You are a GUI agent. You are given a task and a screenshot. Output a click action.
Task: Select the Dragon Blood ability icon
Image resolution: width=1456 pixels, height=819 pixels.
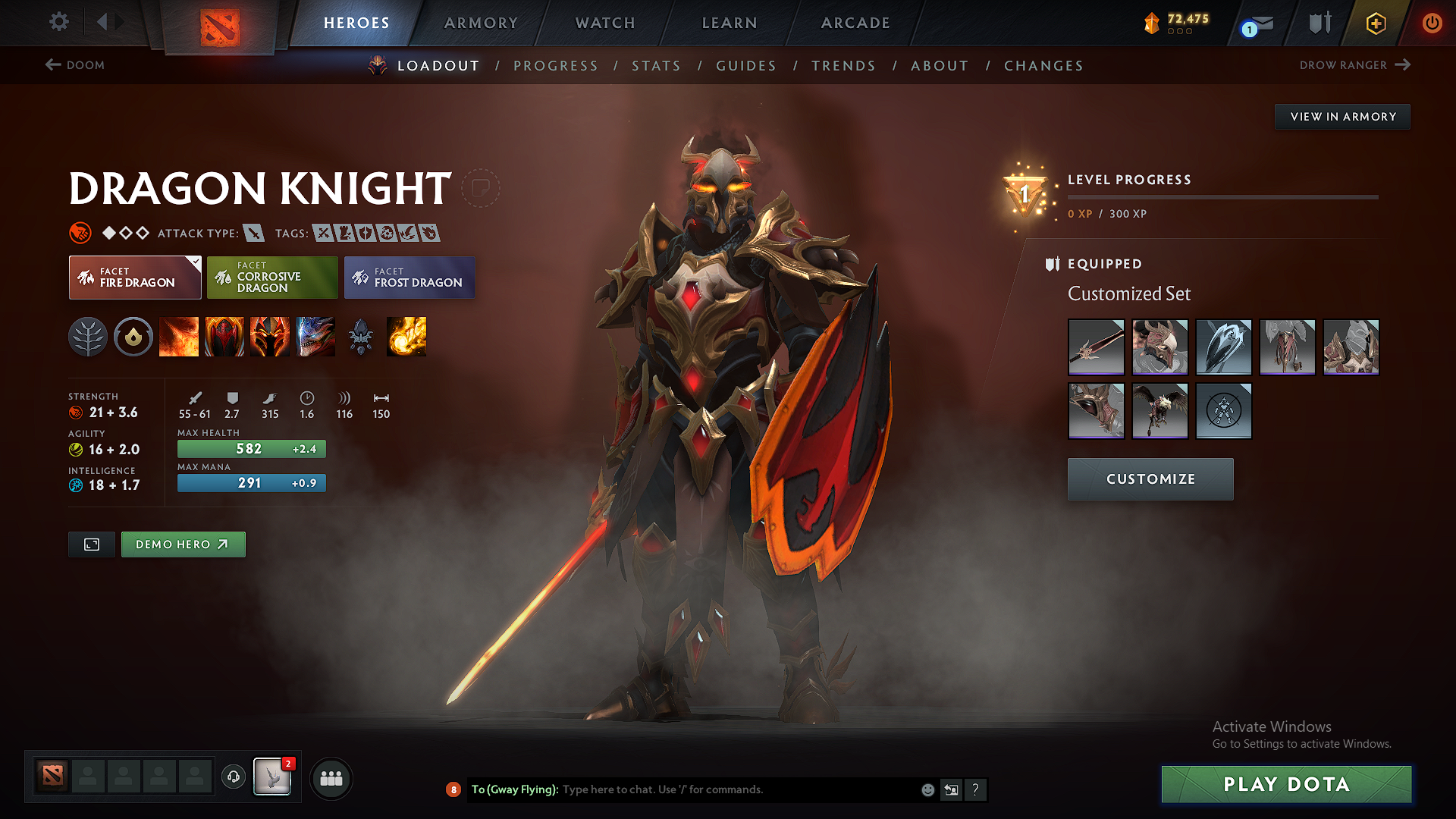(270, 337)
